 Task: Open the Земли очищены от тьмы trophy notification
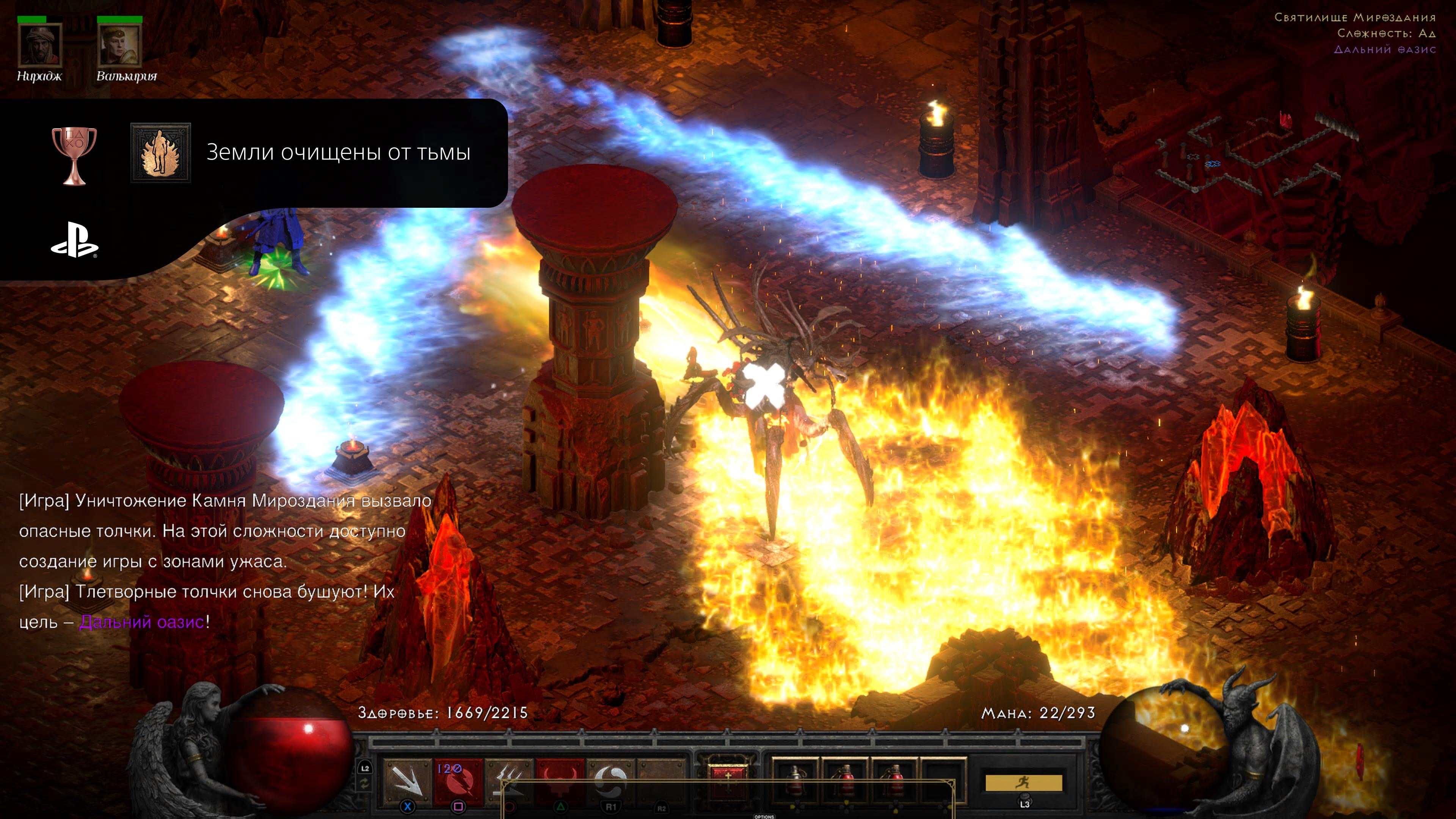tap(338, 152)
